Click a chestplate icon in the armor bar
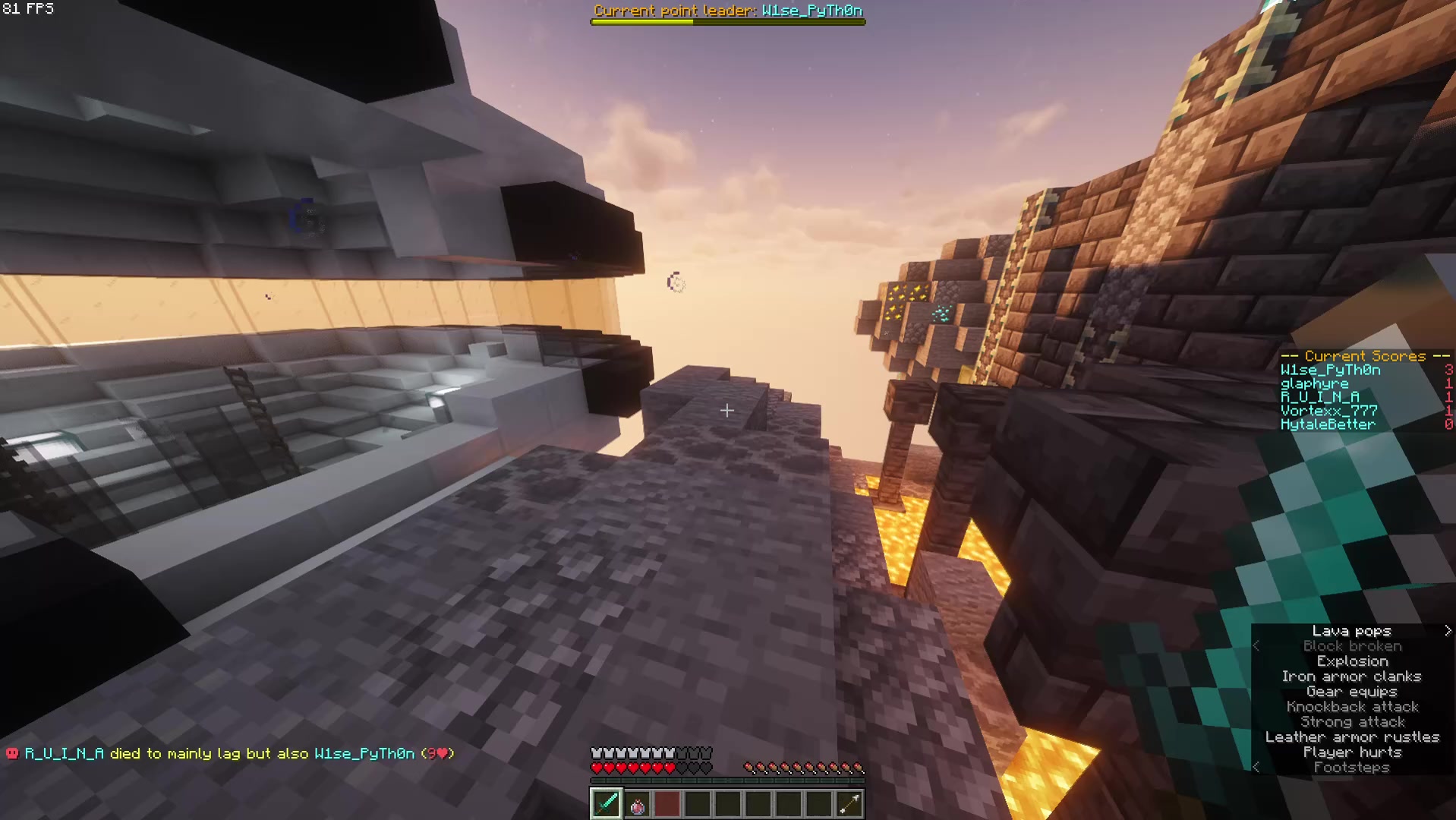 pos(597,752)
